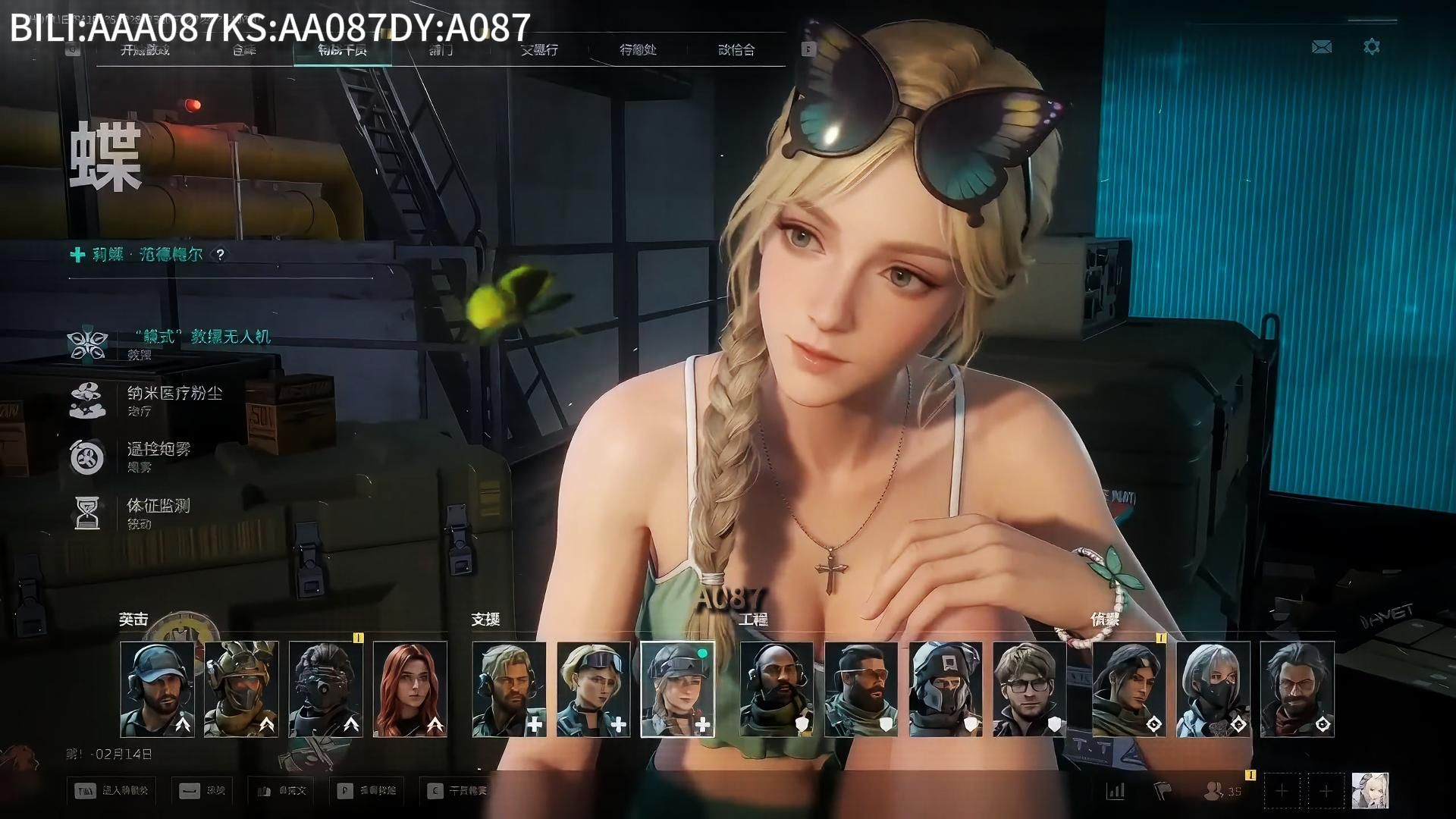The image size is (1456, 819).
Task: Pick the blond bearded support operator
Action: pos(509,689)
